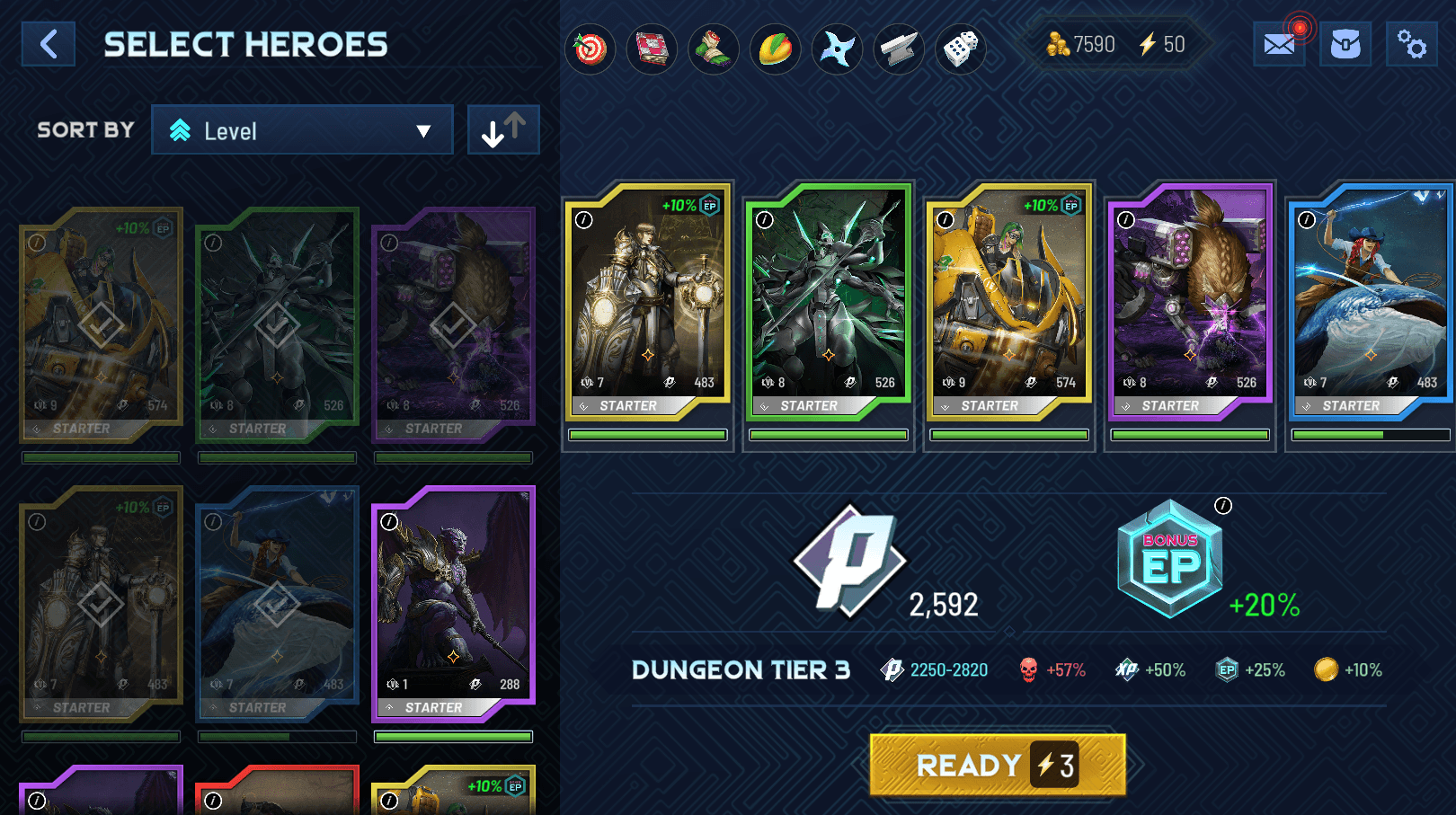Click the shuriken star icon
The height and width of the screenshot is (815, 1456).
(837, 49)
